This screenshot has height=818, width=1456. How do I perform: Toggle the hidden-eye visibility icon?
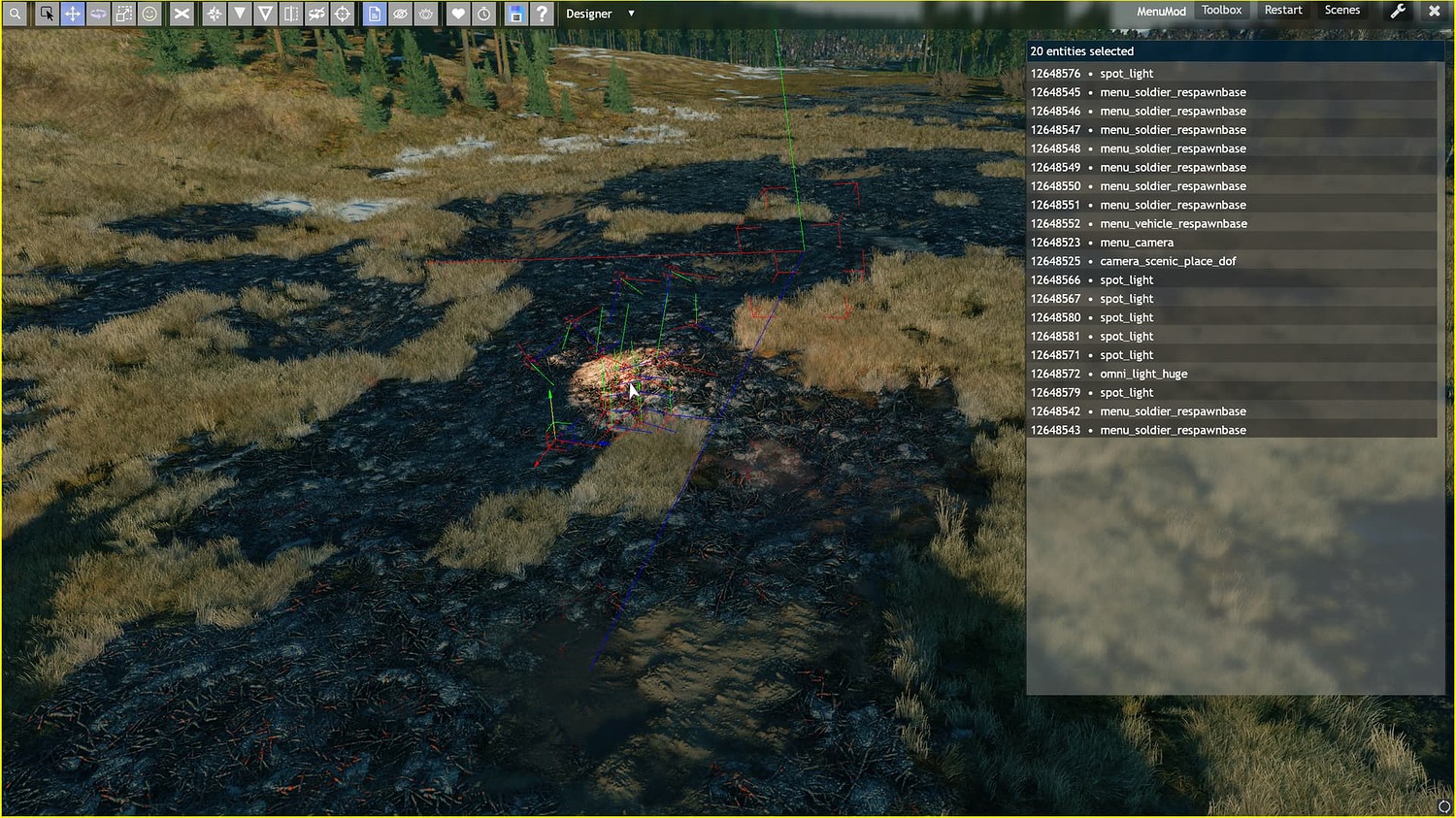(400, 14)
